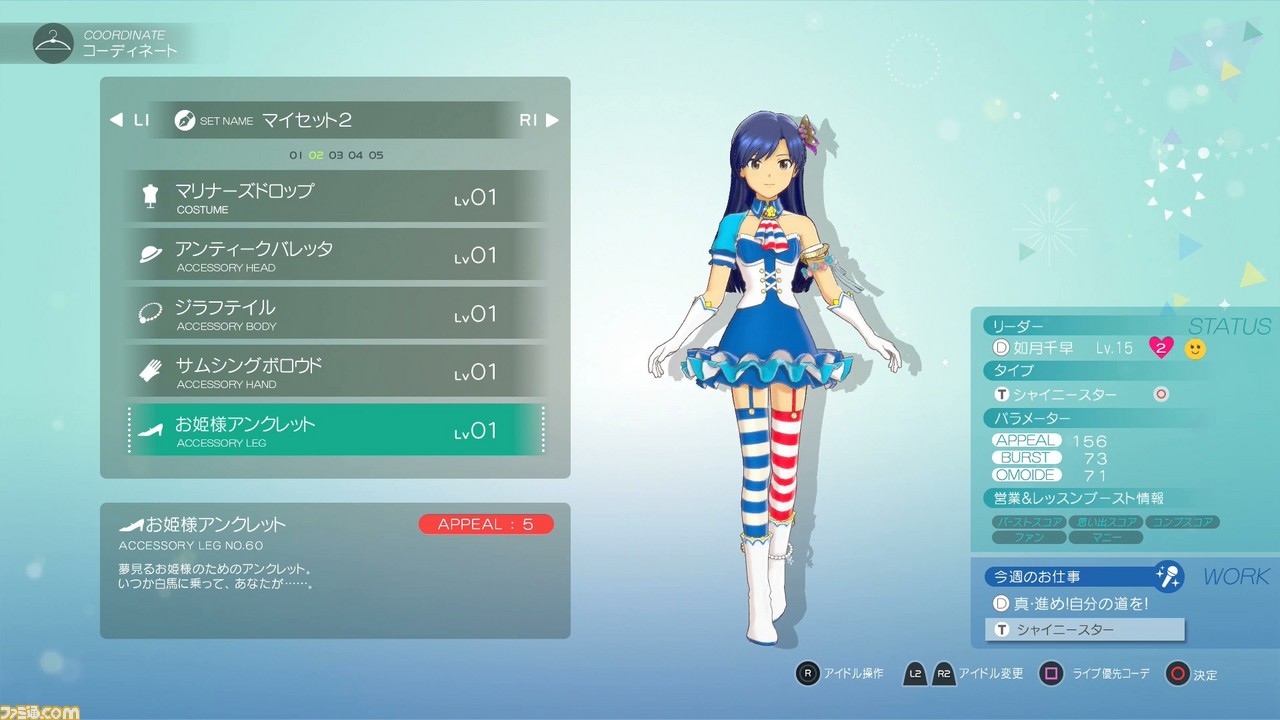
Task: Click the ライブ優先コーデ option
Action: click(1105, 675)
